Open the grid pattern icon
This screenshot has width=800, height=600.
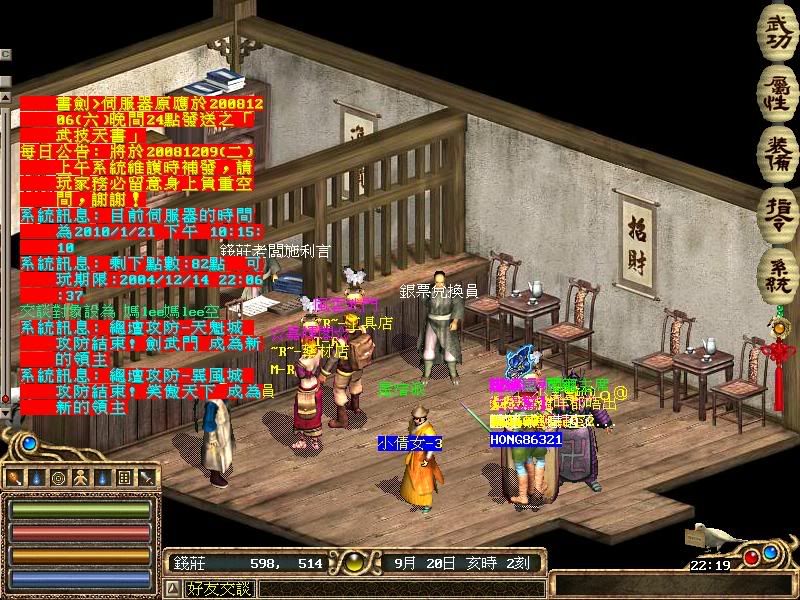coord(124,477)
